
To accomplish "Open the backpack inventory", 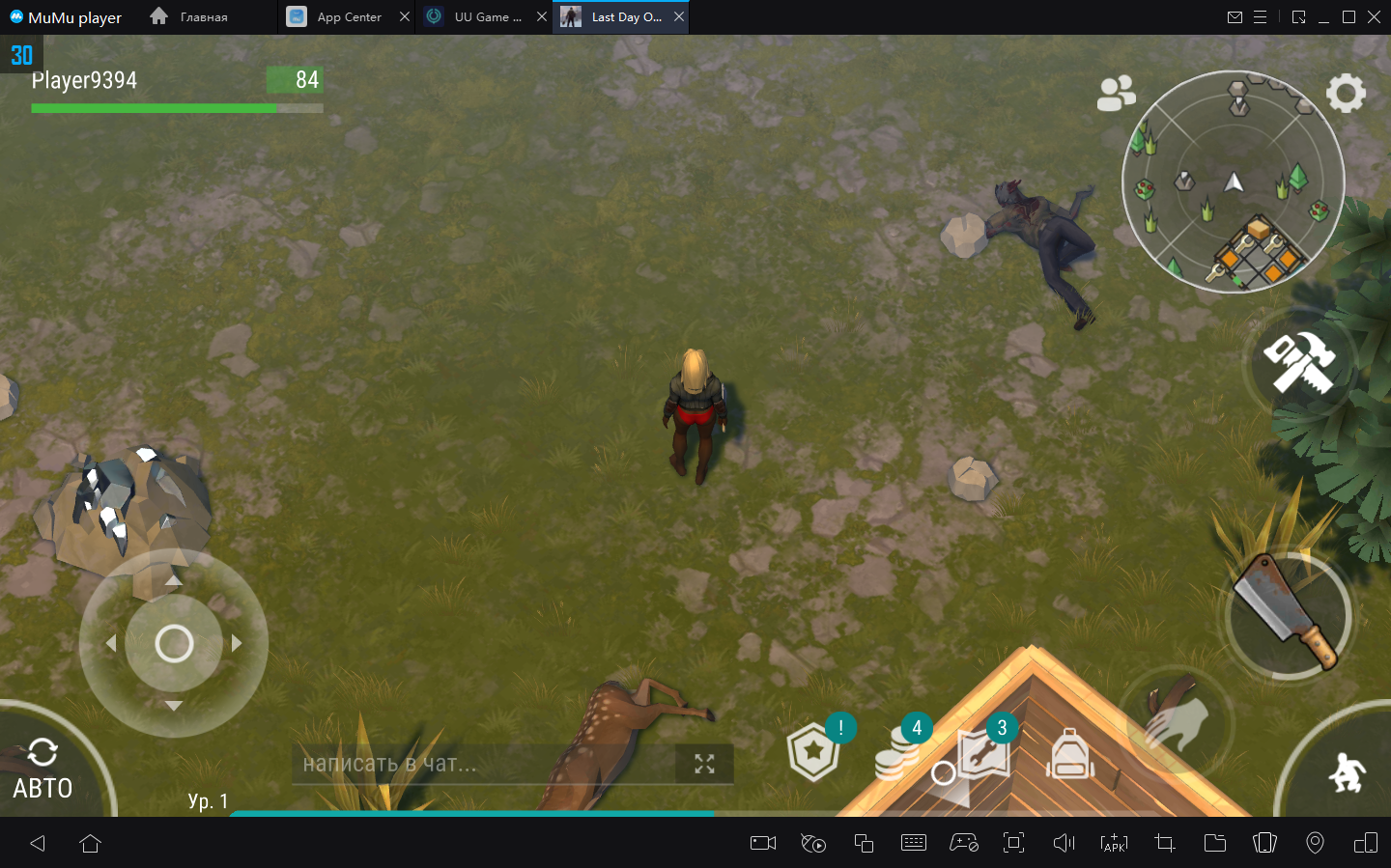I will [1070, 754].
